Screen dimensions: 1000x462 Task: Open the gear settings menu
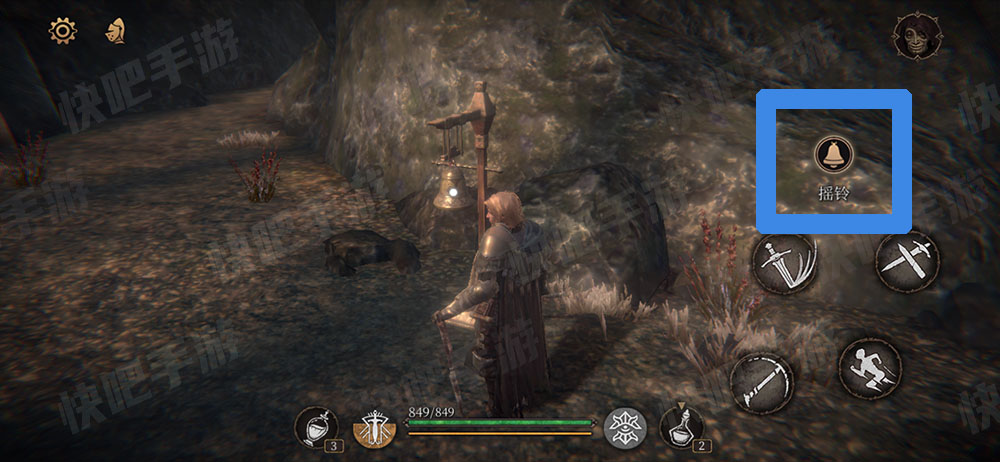pos(63,31)
